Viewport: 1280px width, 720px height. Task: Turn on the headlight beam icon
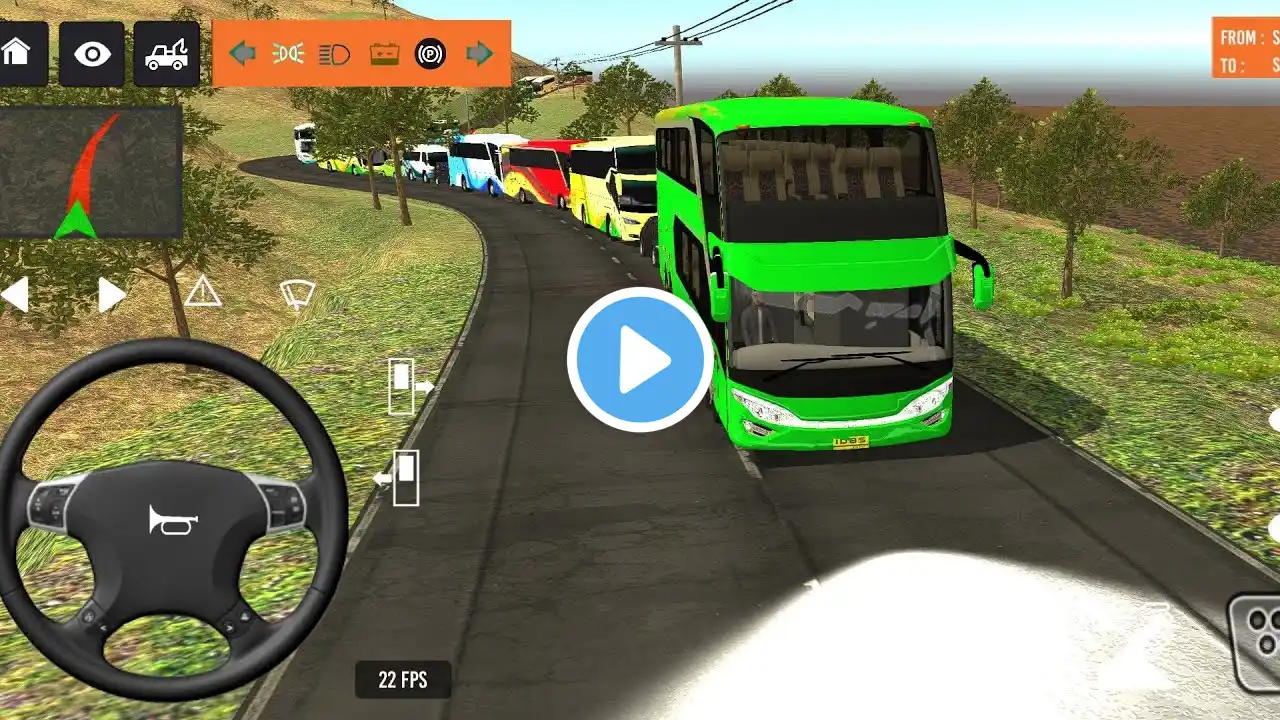[x=334, y=53]
